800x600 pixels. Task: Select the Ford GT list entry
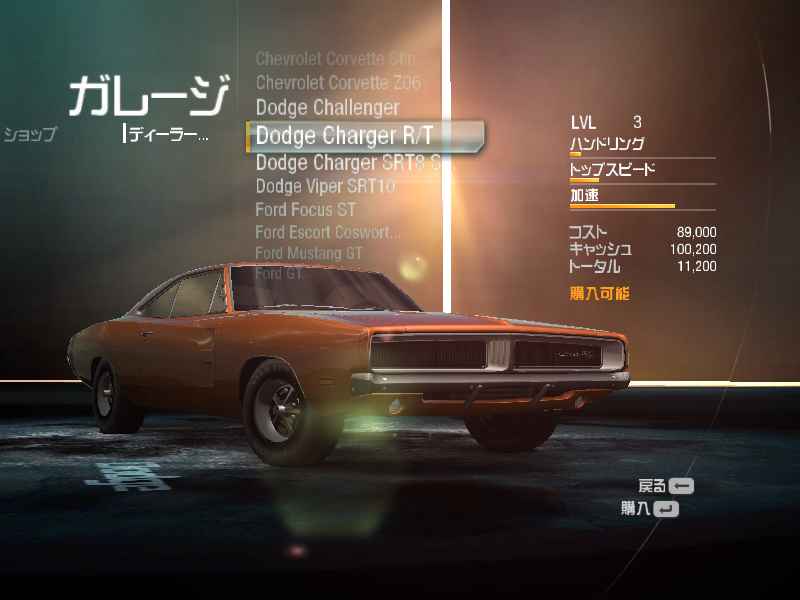279,273
